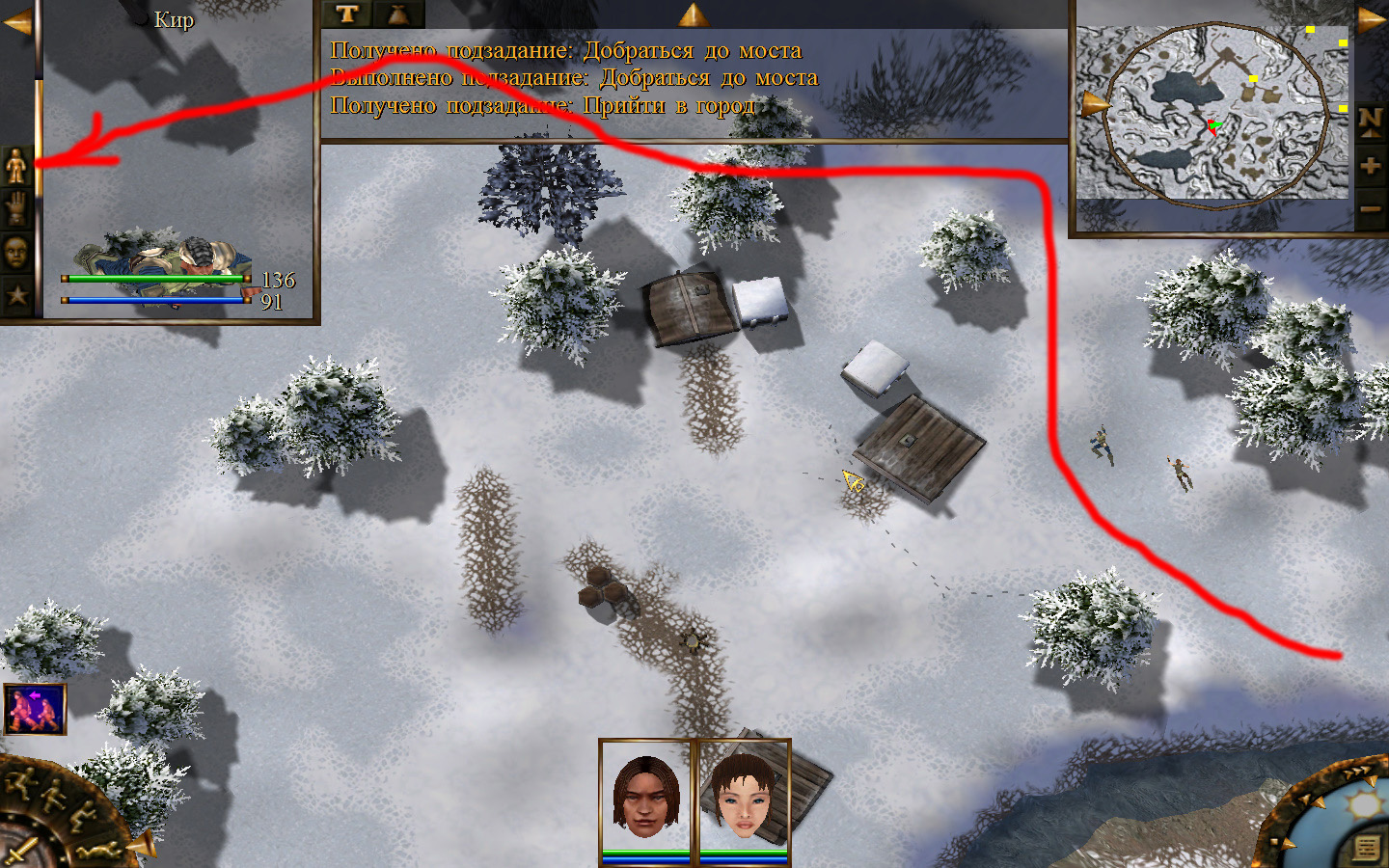Zoom in the minimap with the plus button
Image resolution: width=1389 pixels, height=868 pixels.
pos(1371,165)
